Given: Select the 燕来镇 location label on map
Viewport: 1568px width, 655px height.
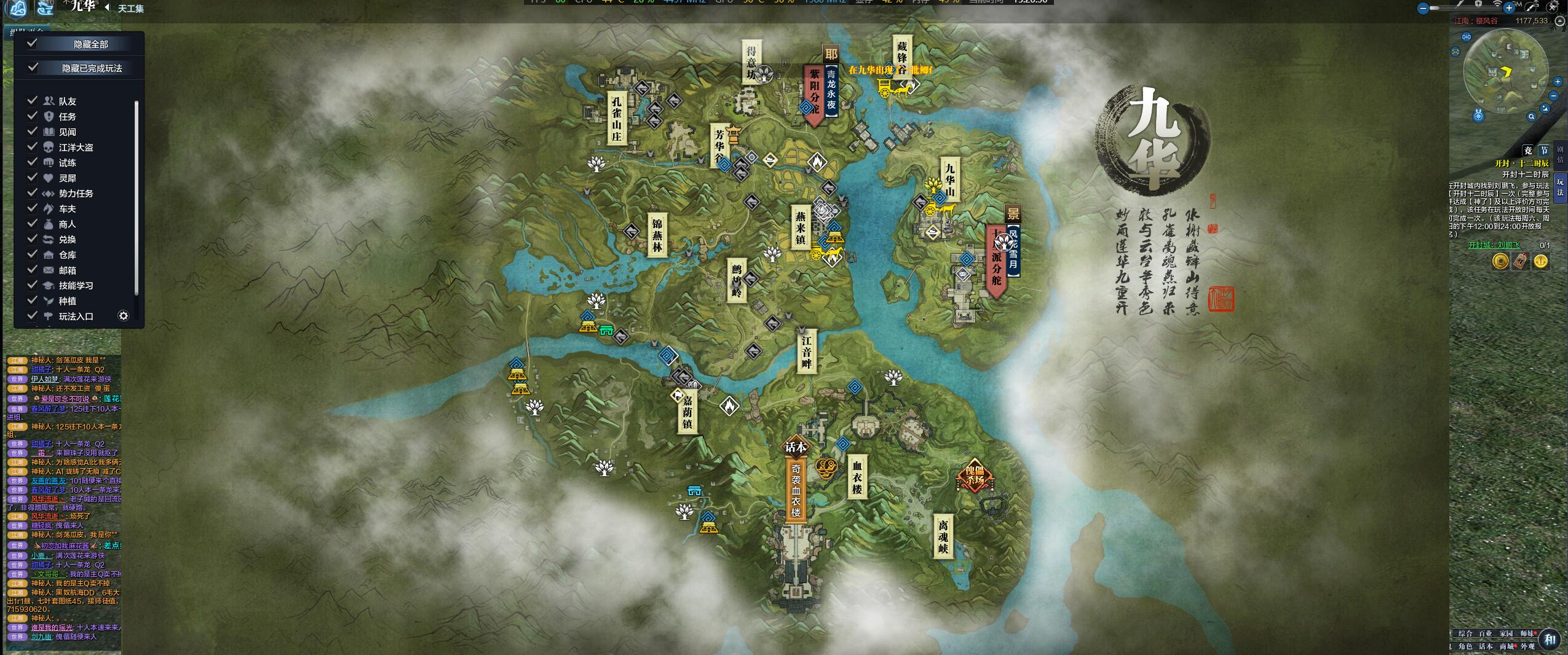Looking at the screenshot, I should pos(800,226).
